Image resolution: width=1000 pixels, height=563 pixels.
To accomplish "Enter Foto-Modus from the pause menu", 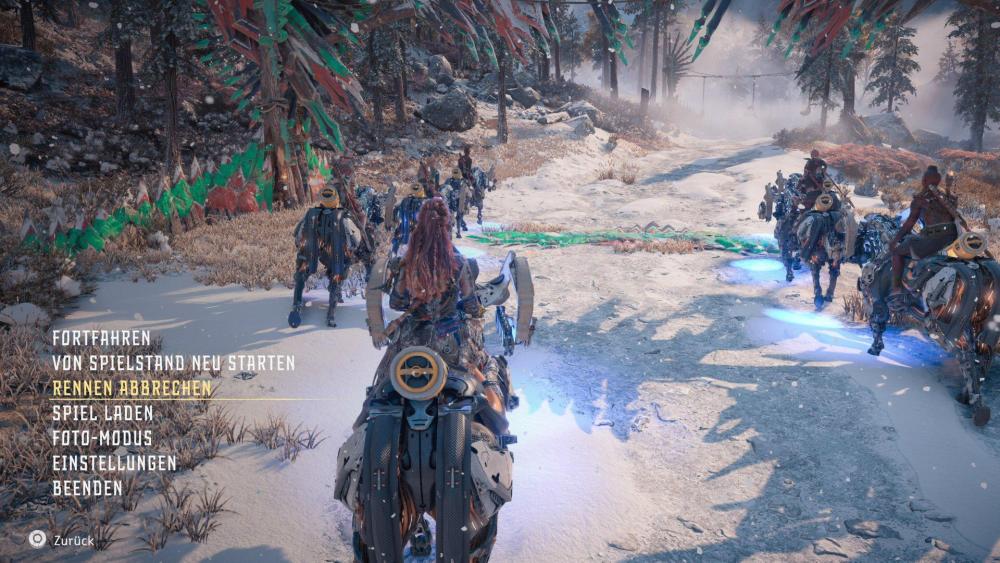I will click(102, 438).
